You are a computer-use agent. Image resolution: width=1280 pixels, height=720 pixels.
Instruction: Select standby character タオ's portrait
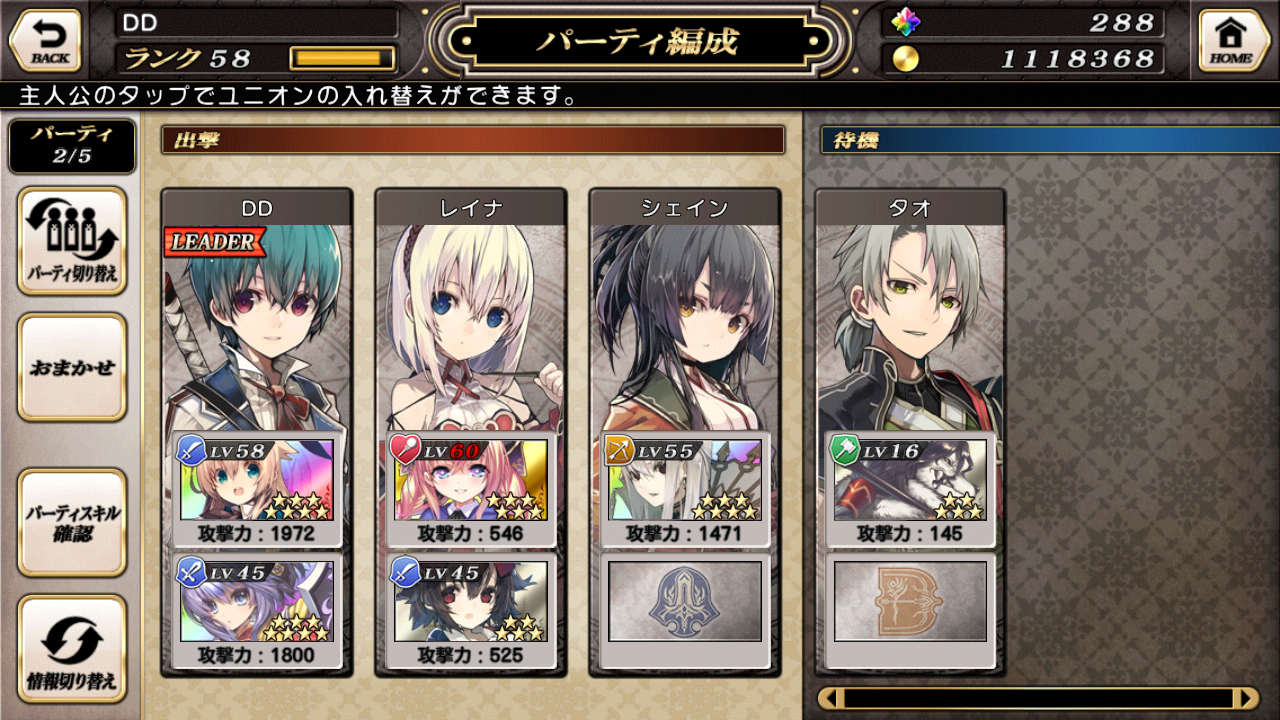(x=910, y=320)
